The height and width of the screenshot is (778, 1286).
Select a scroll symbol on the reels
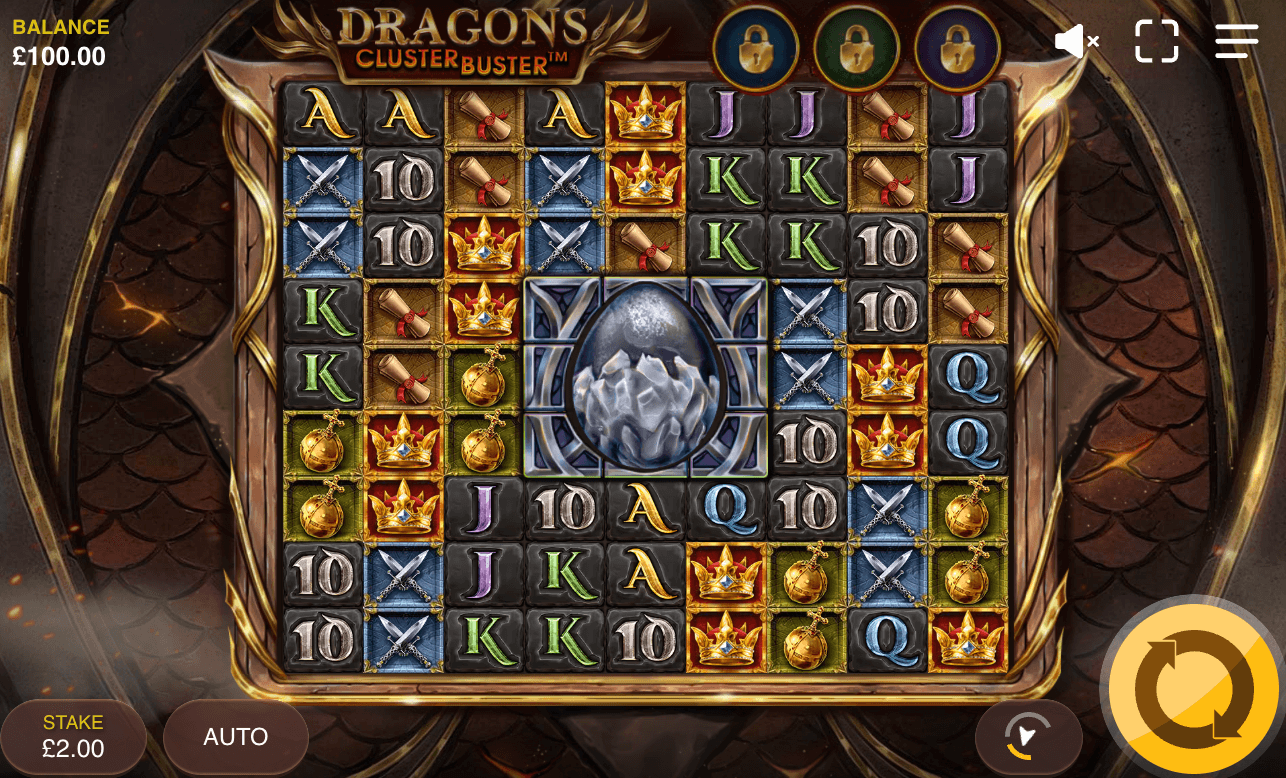pos(485,115)
